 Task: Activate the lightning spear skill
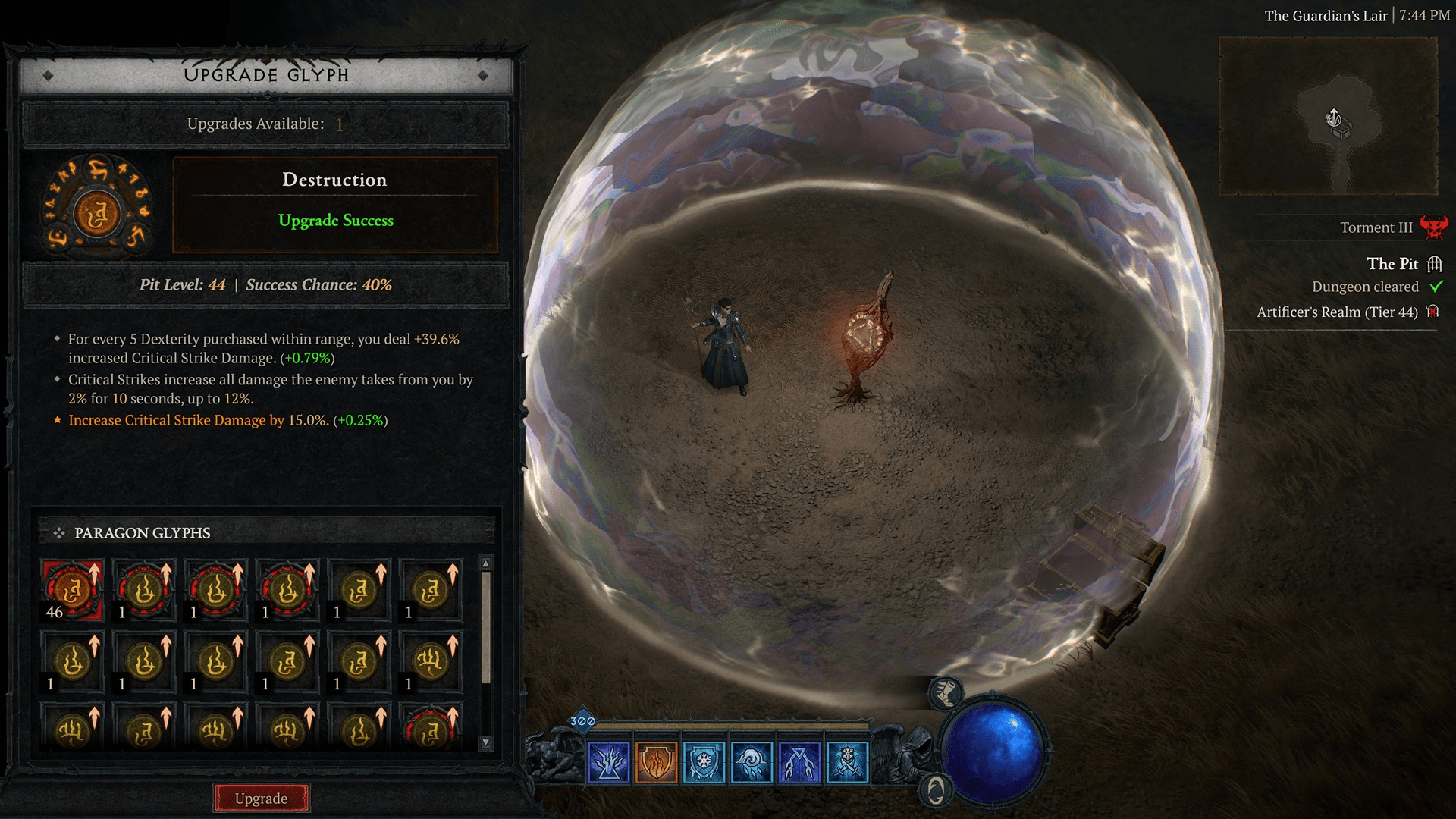coord(608,762)
